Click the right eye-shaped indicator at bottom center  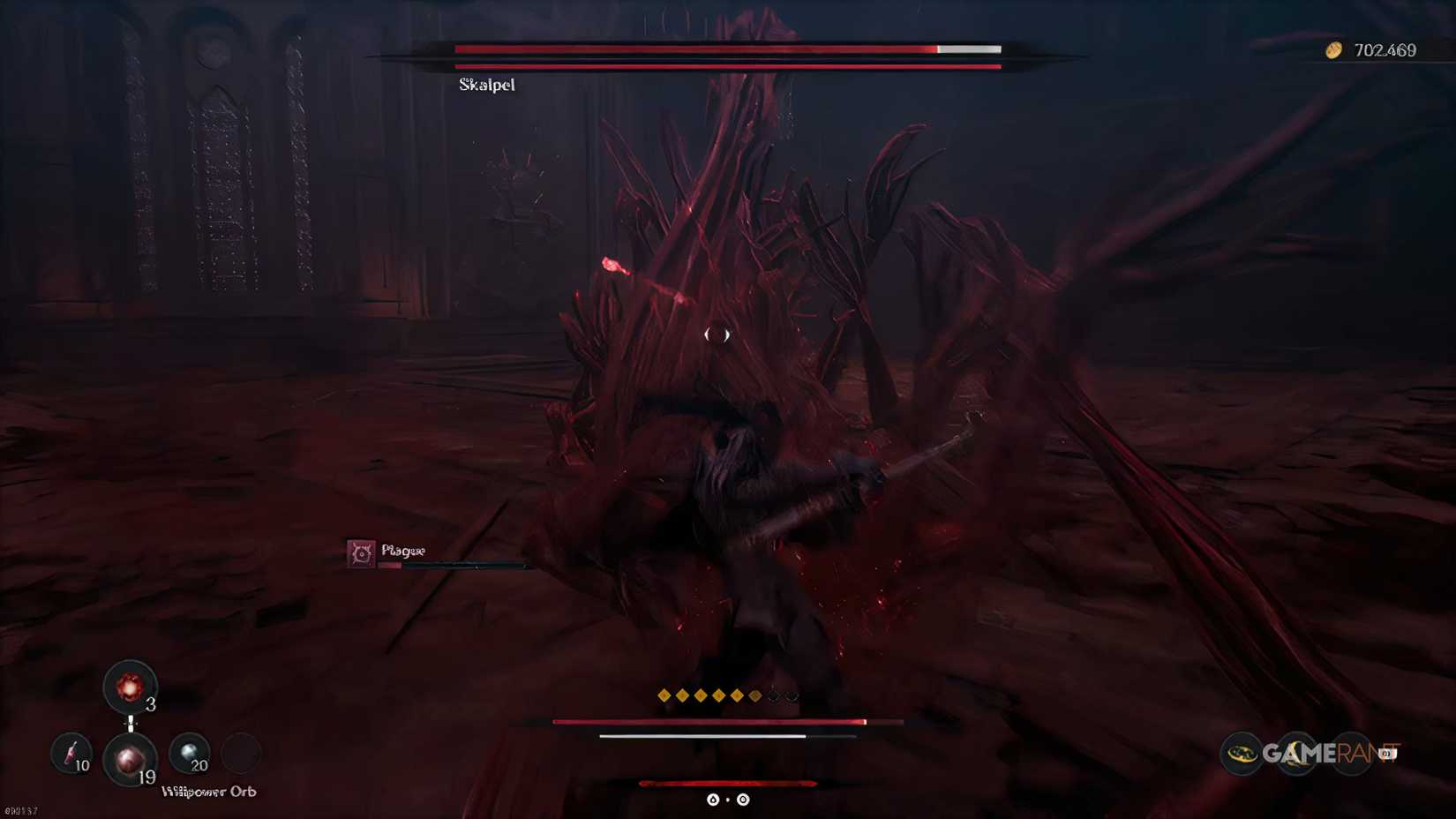point(742,799)
